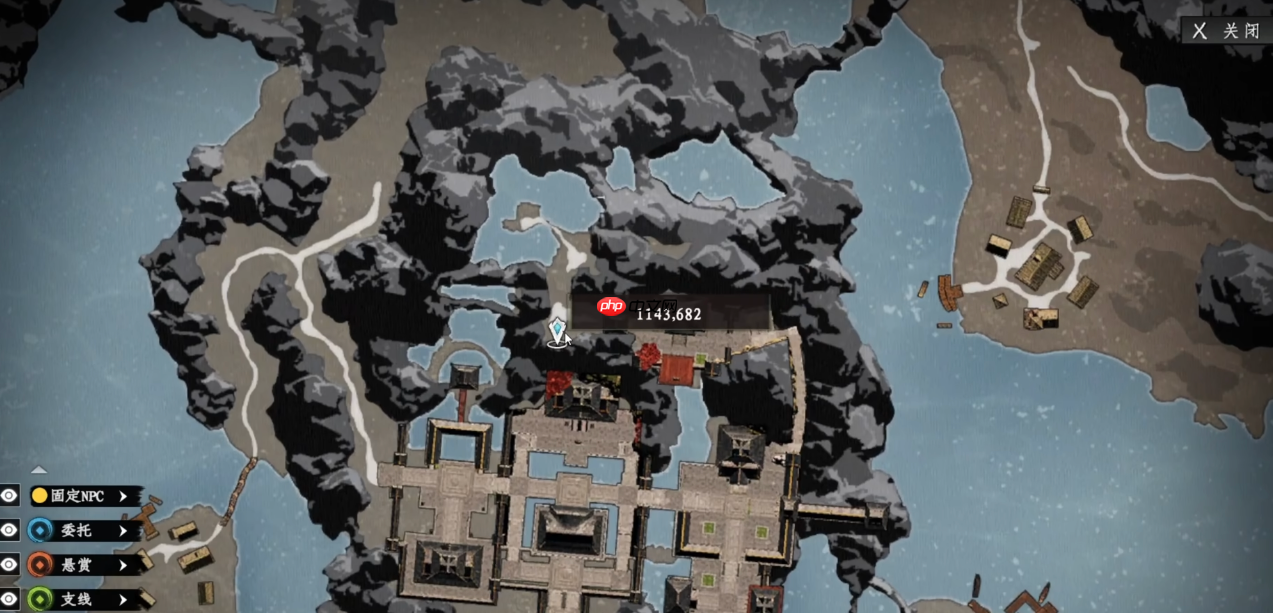The width and height of the screenshot is (1274, 614).
Task: Hide 委托 markers using its eye icon
Action: [10, 530]
